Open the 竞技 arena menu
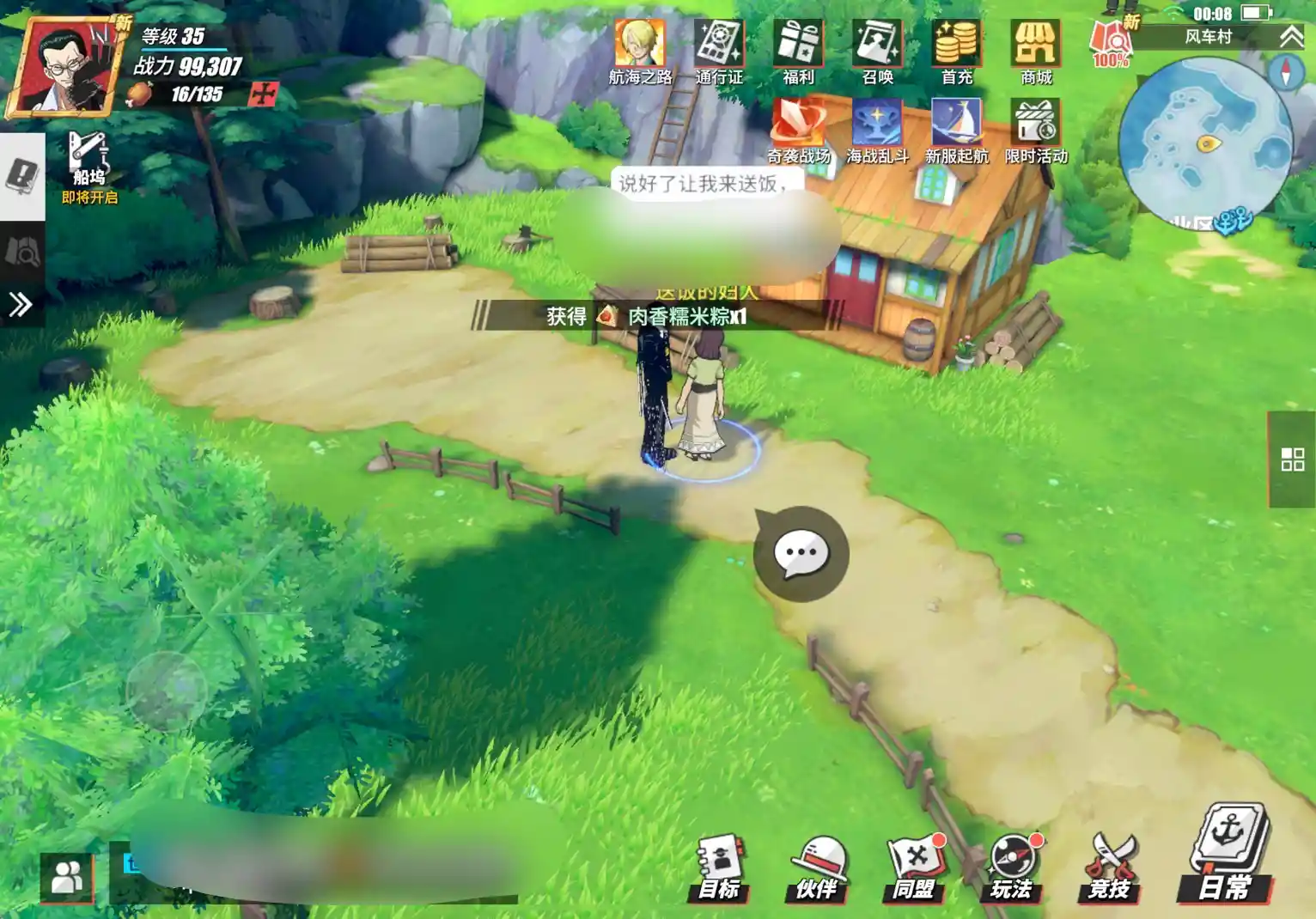 pos(1109,867)
